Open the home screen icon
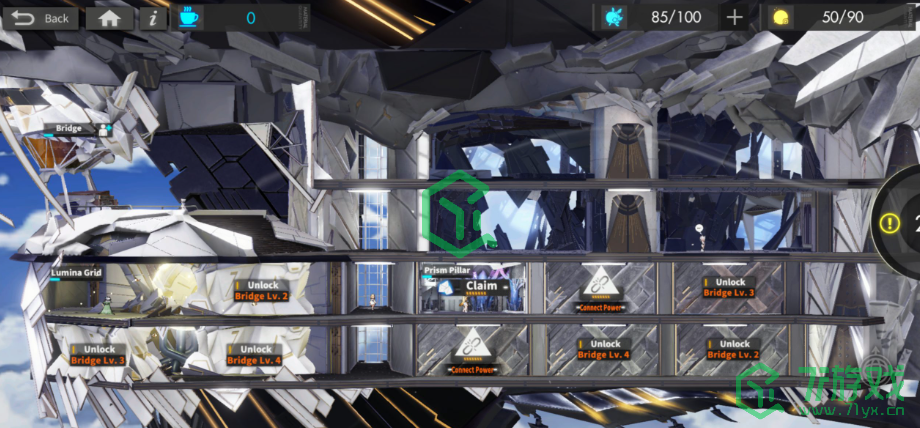Screen dimensions: 920x428 tap(109, 18)
